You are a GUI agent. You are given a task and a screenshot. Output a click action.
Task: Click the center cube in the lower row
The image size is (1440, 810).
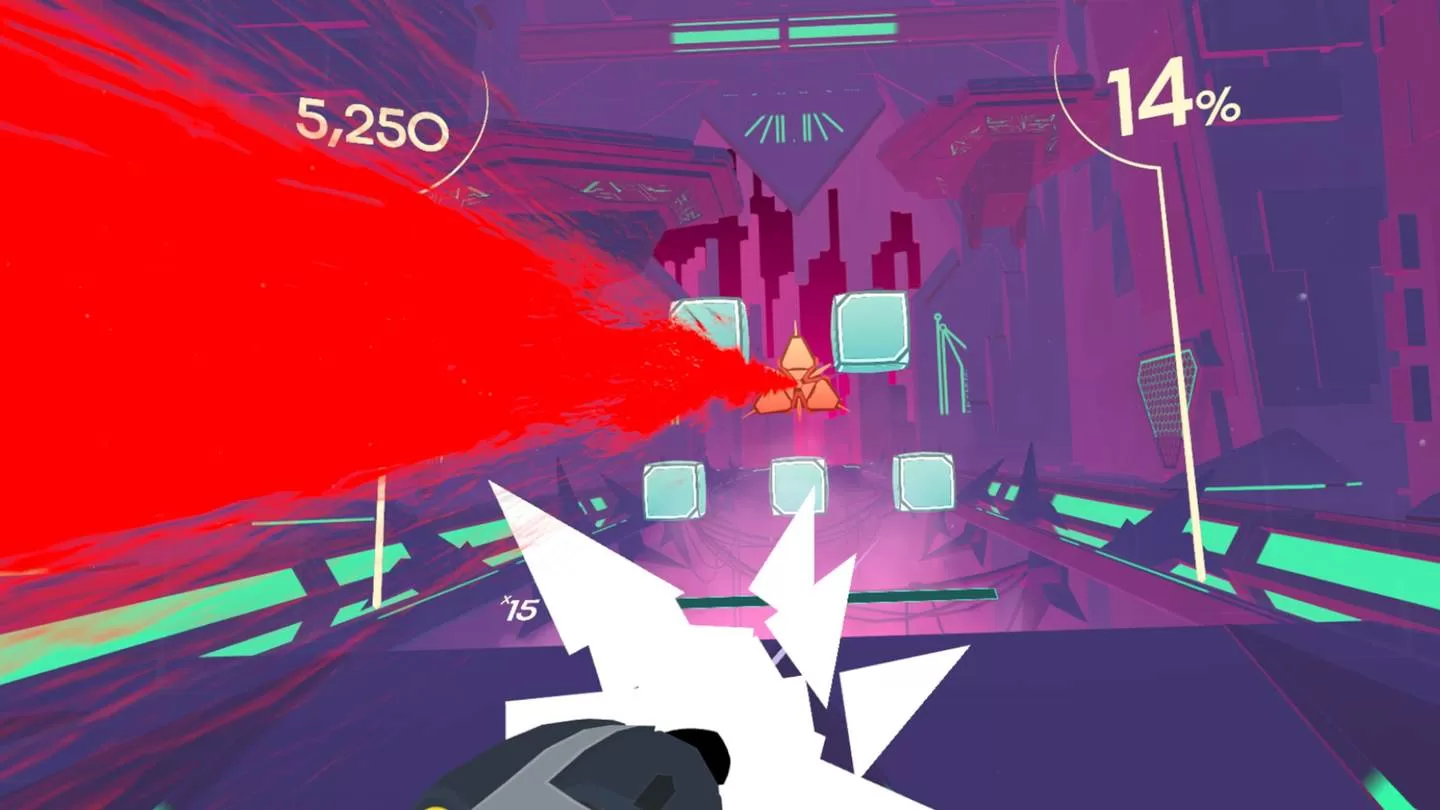[797, 488]
